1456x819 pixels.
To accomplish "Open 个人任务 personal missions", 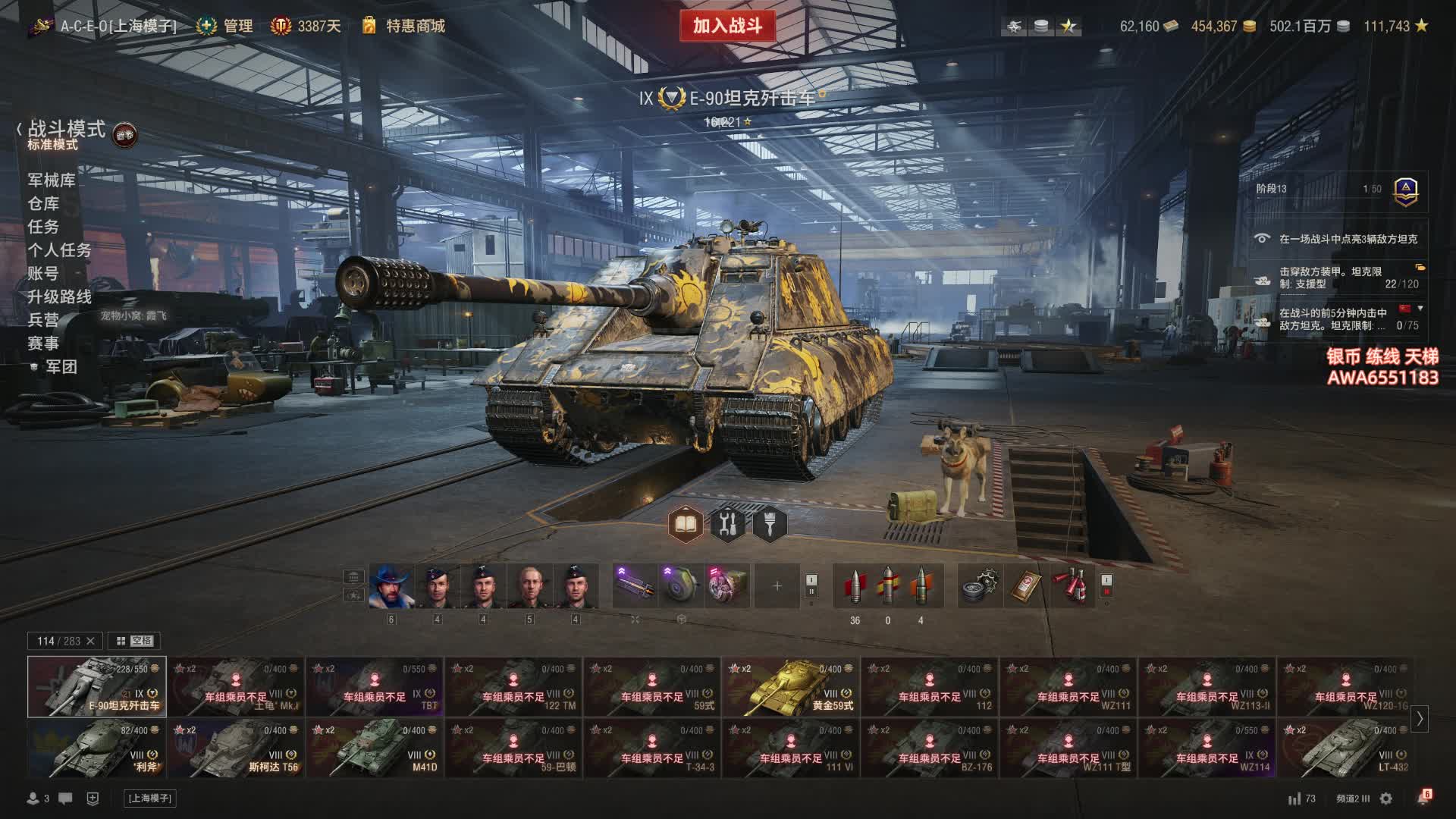I will point(59,250).
